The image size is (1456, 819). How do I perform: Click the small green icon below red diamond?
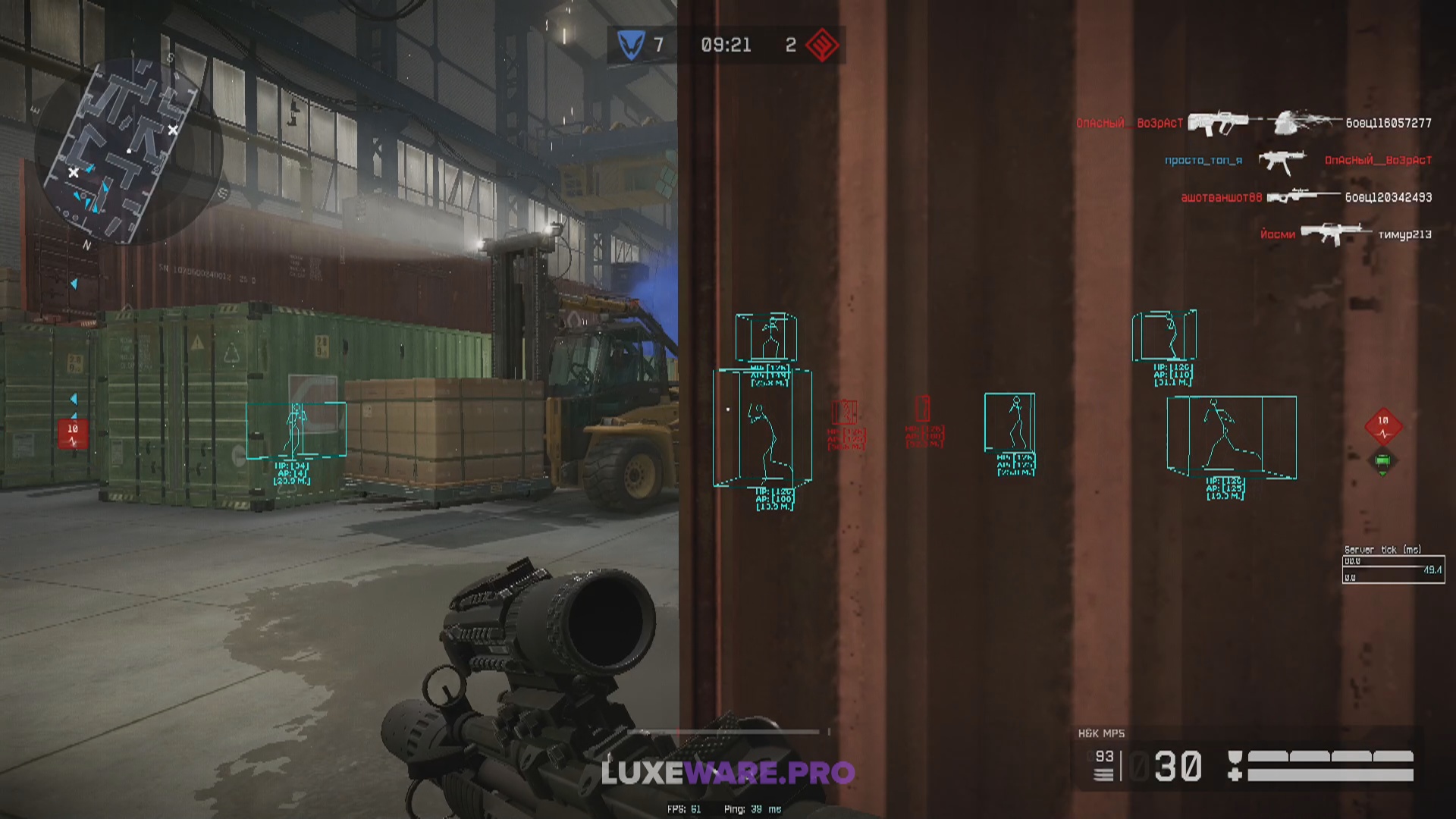click(1382, 461)
